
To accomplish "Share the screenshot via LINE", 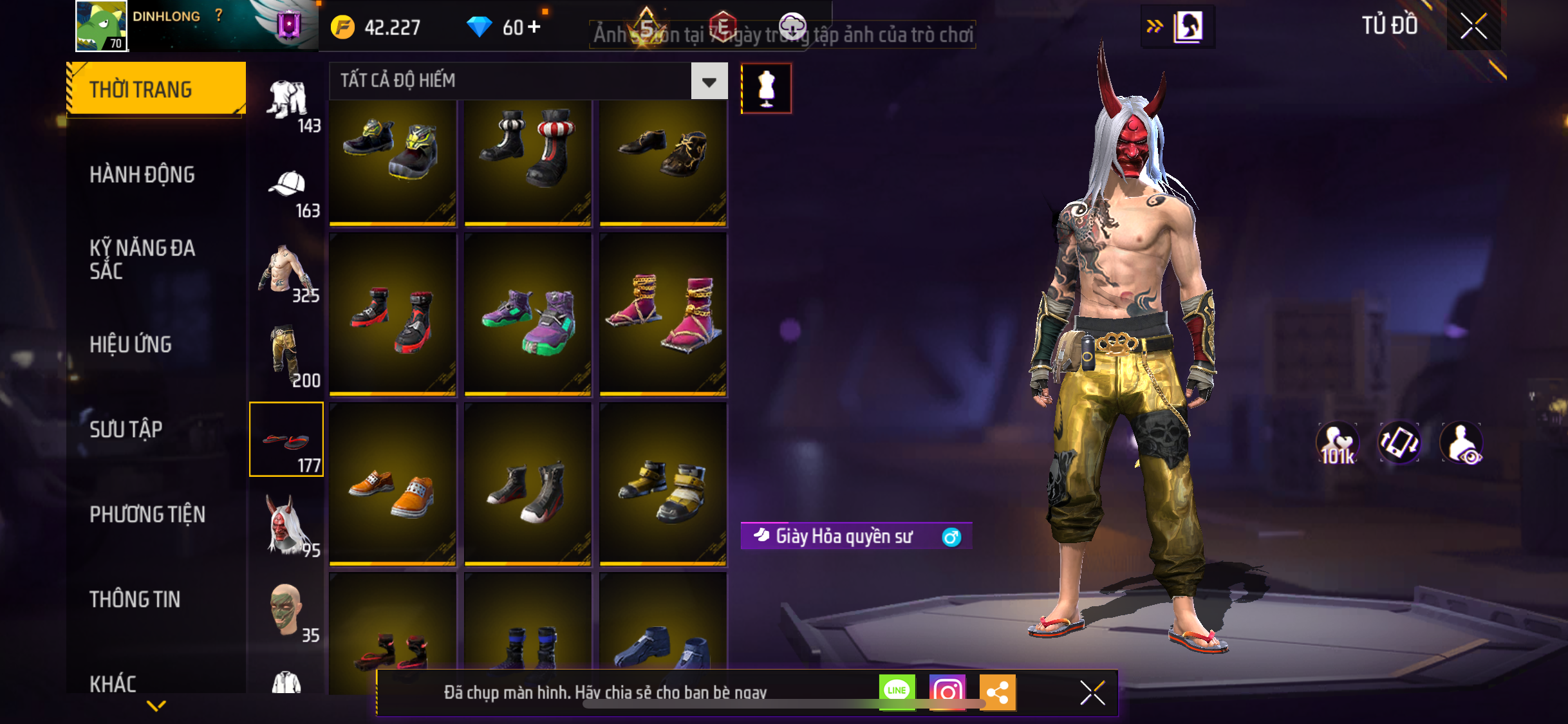I will coord(897,692).
